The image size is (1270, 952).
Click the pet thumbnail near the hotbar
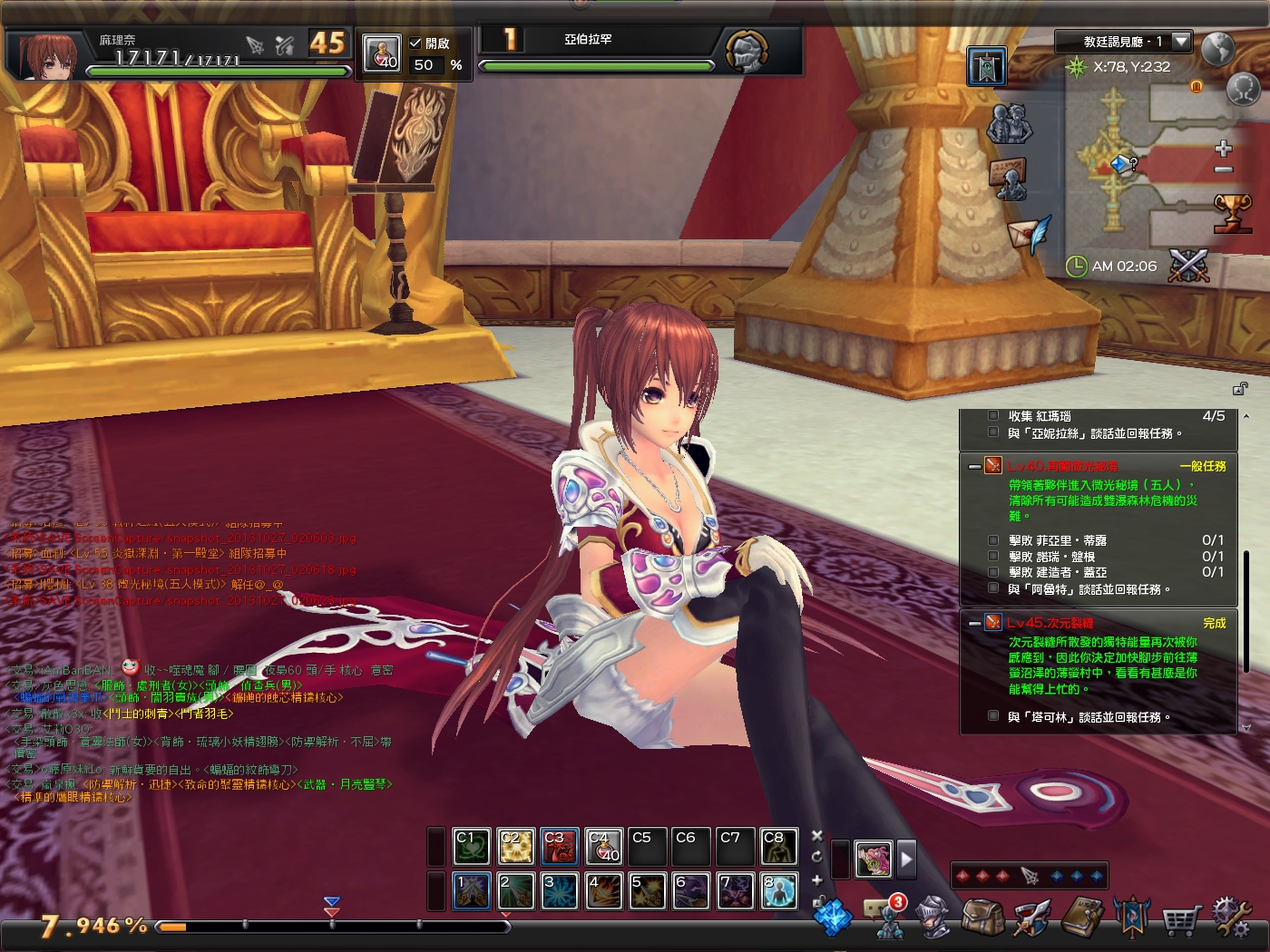click(872, 859)
